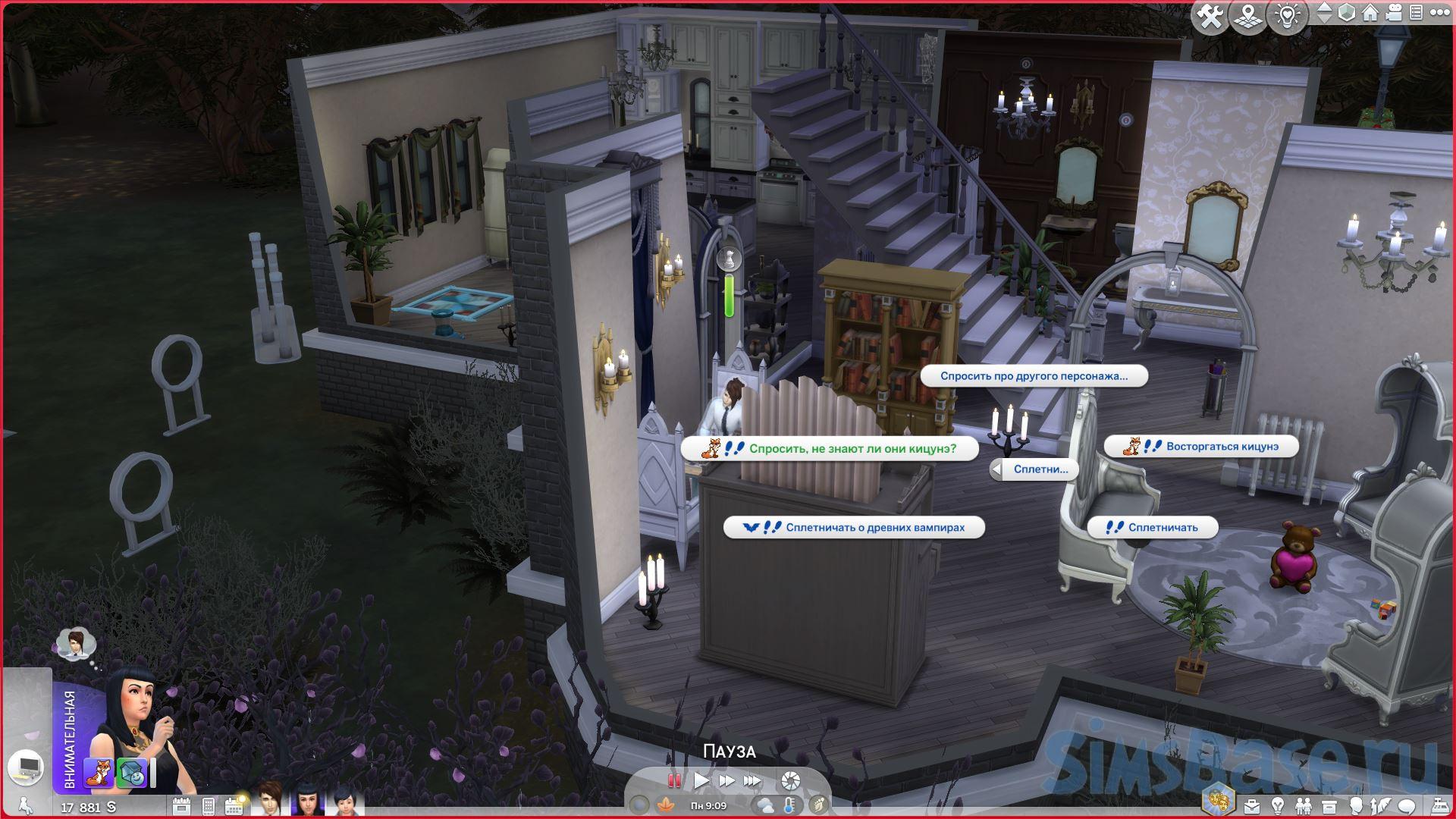Click the red pause button
The image size is (1456, 819).
pos(673,780)
